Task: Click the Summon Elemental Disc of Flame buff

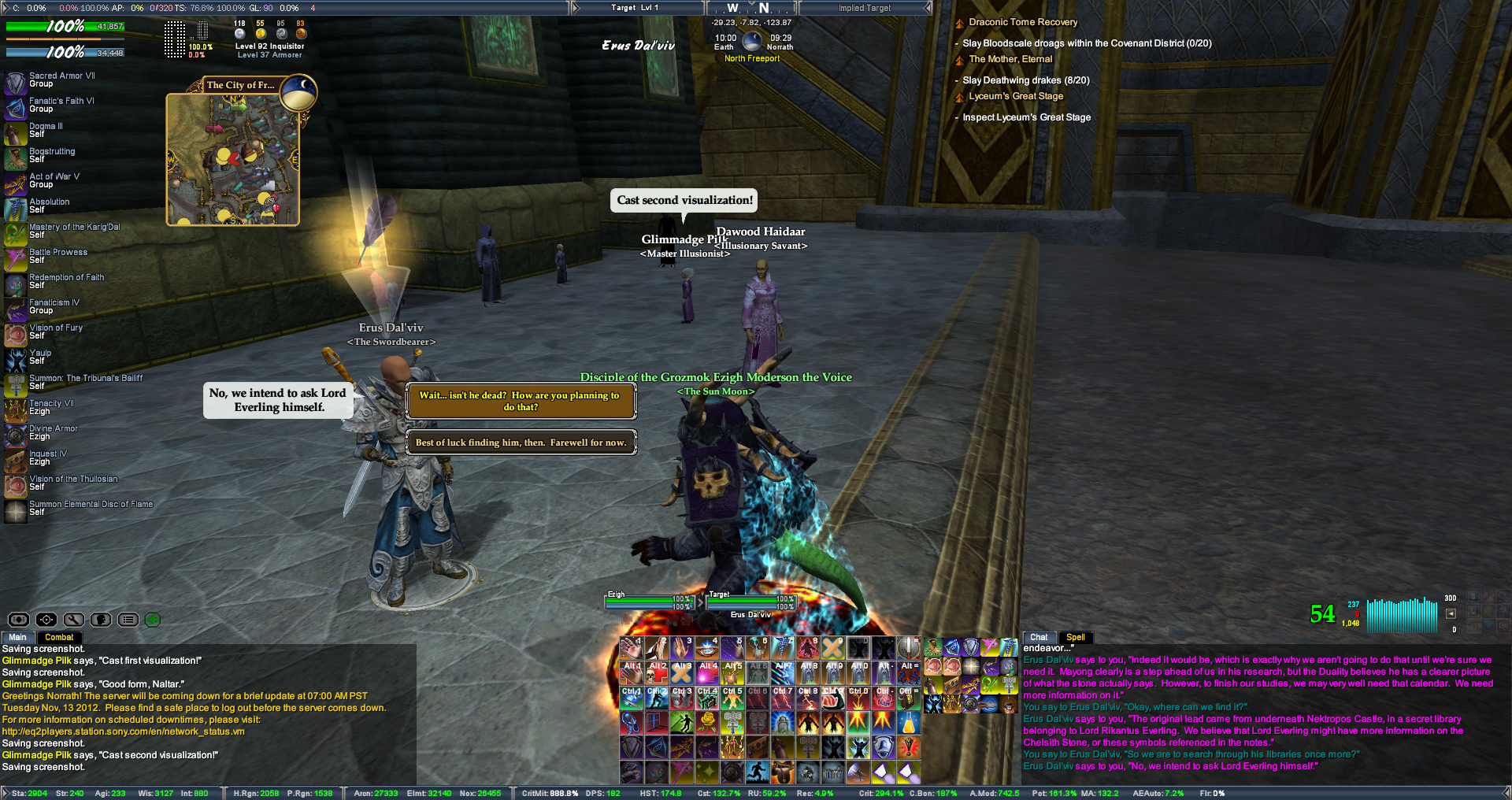Action: 16,509
